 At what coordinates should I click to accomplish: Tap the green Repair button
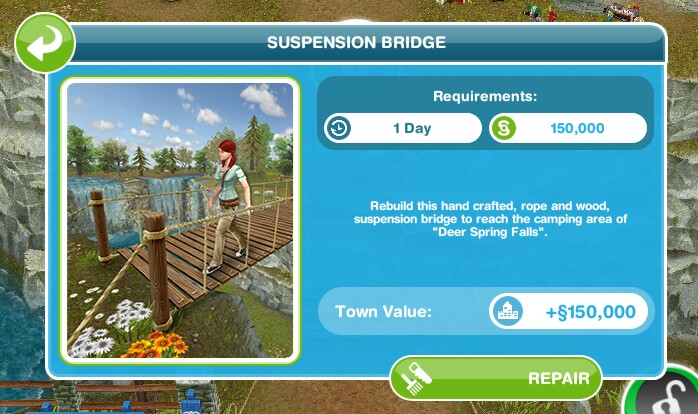click(496, 379)
